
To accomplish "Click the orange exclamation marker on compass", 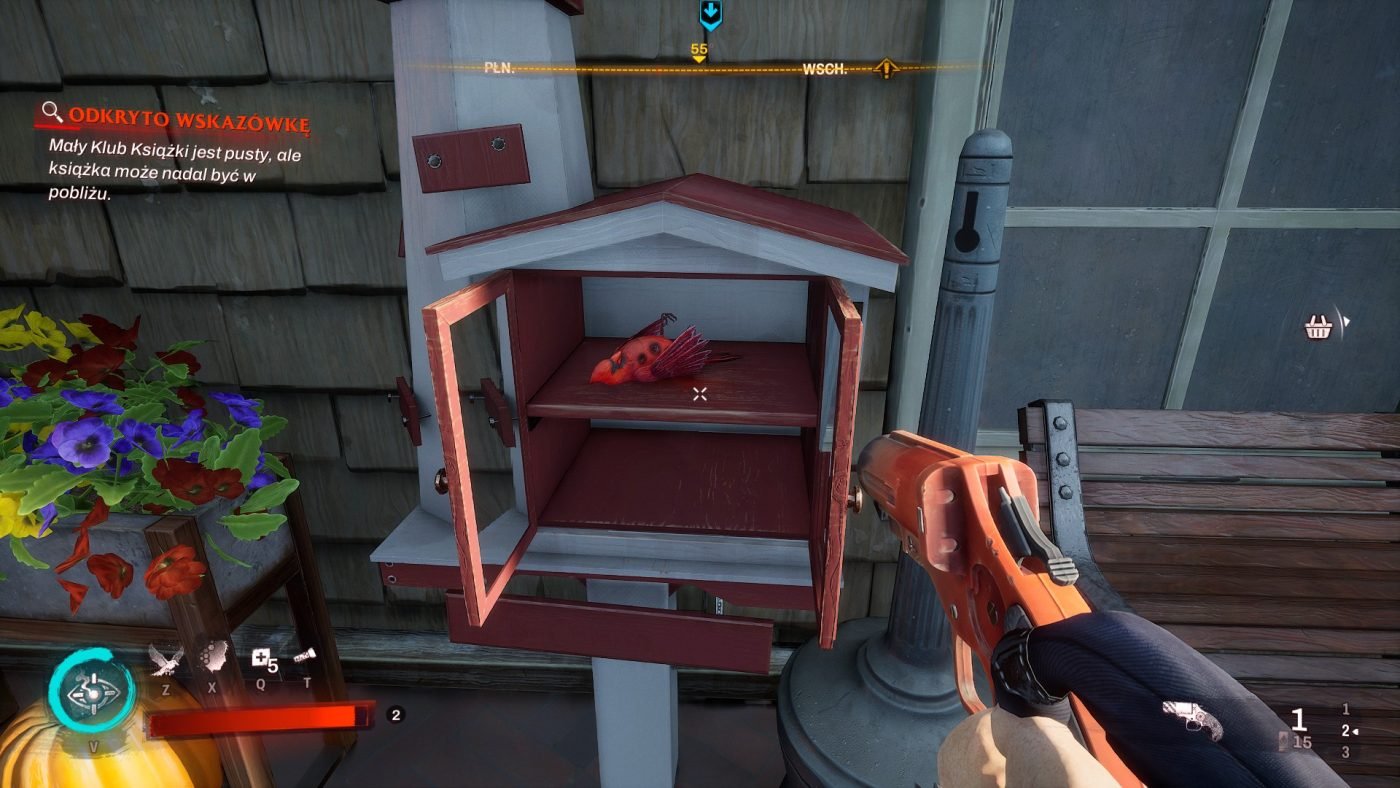I will pos(886,69).
